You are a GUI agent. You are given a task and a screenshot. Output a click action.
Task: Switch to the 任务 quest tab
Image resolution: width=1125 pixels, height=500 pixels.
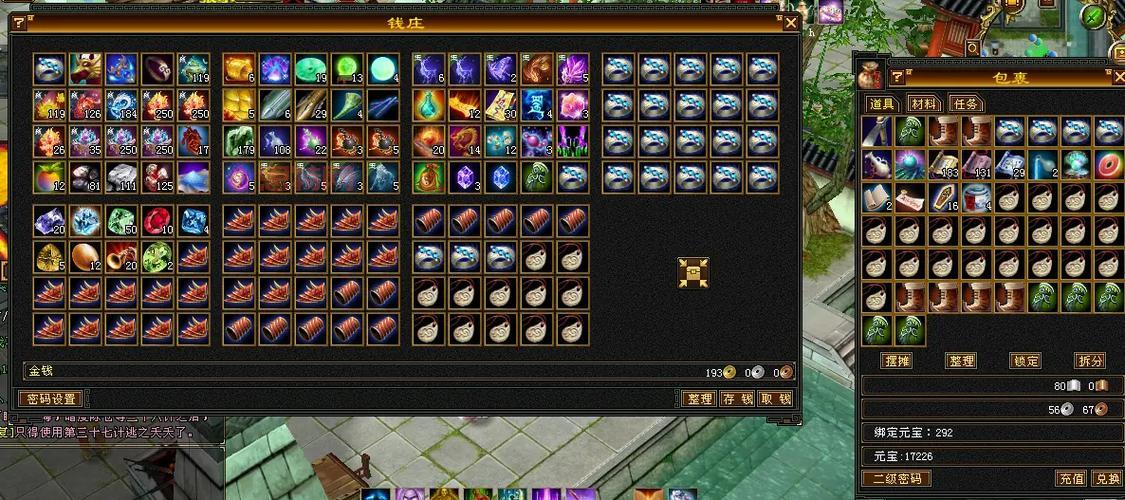point(966,104)
